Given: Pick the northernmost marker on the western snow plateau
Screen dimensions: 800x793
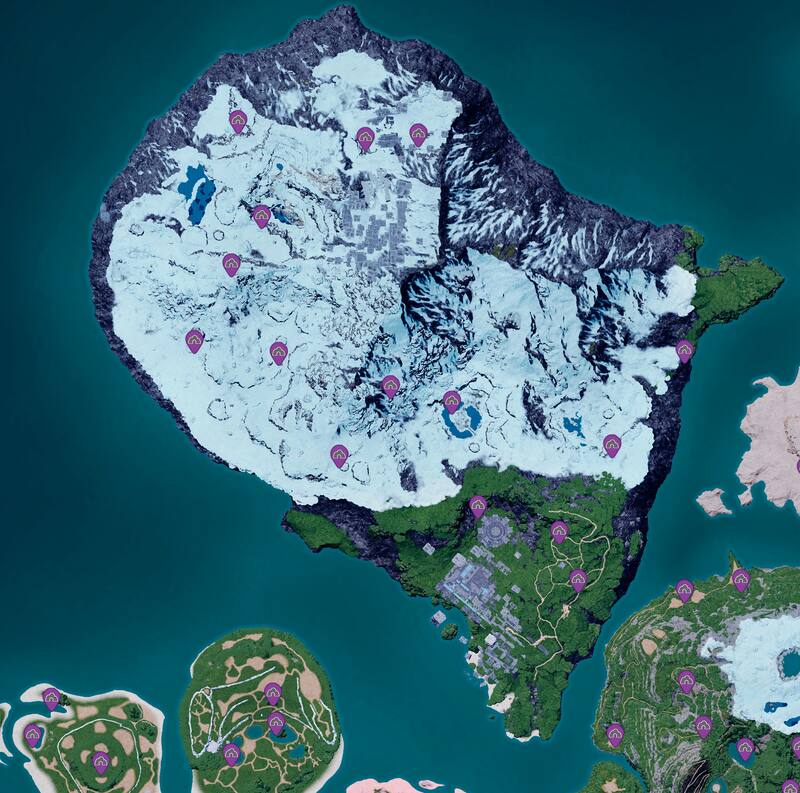Looking at the screenshot, I should pyautogui.click(x=238, y=122).
